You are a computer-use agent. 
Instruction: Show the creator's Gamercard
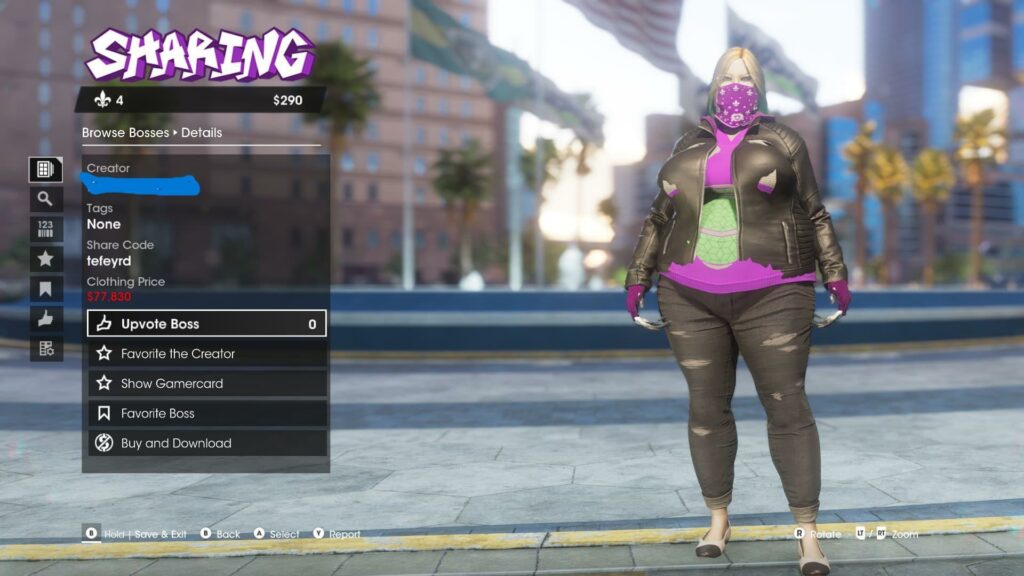207,384
